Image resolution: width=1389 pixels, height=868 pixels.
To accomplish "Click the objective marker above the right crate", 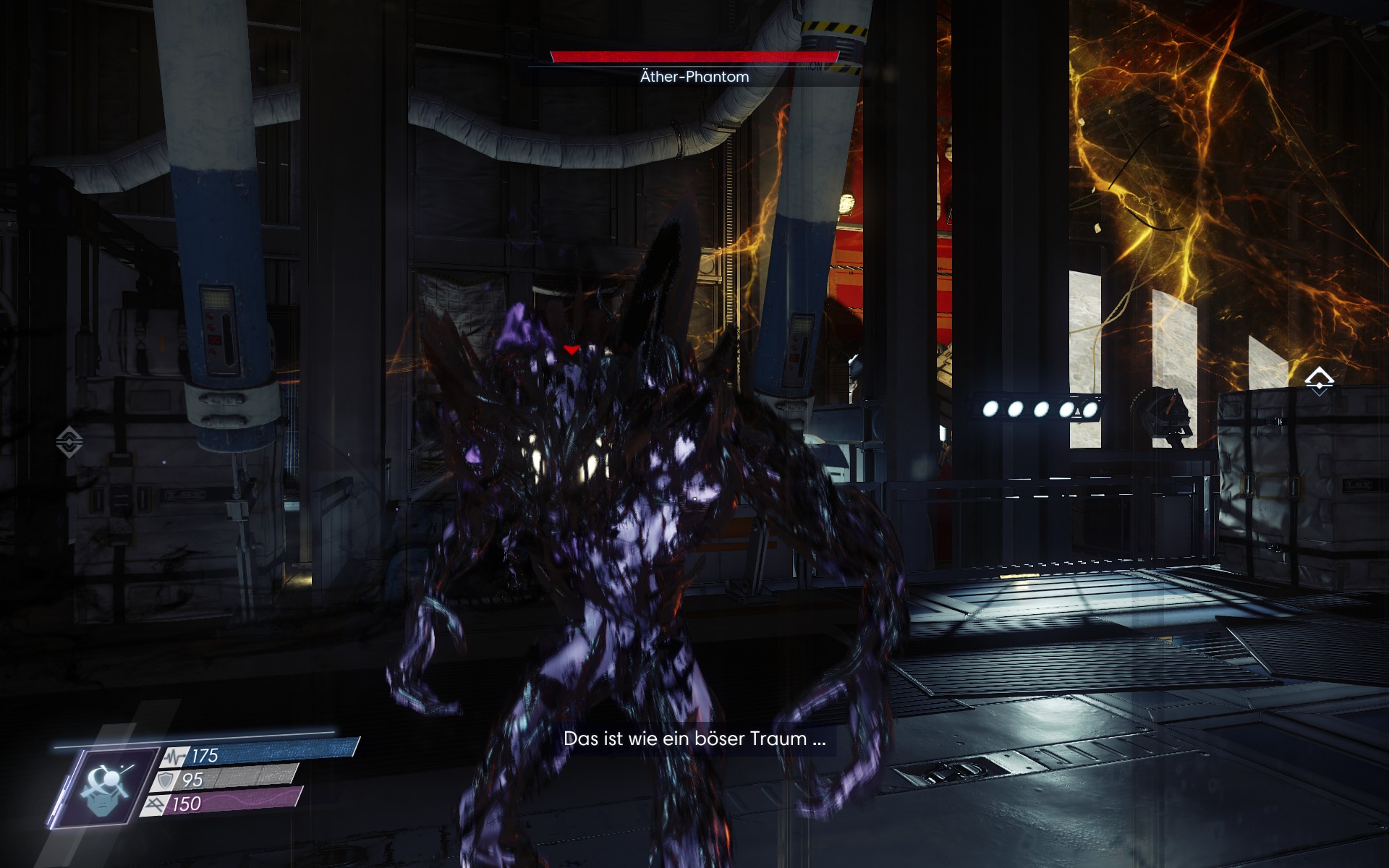I will pos(1319,380).
